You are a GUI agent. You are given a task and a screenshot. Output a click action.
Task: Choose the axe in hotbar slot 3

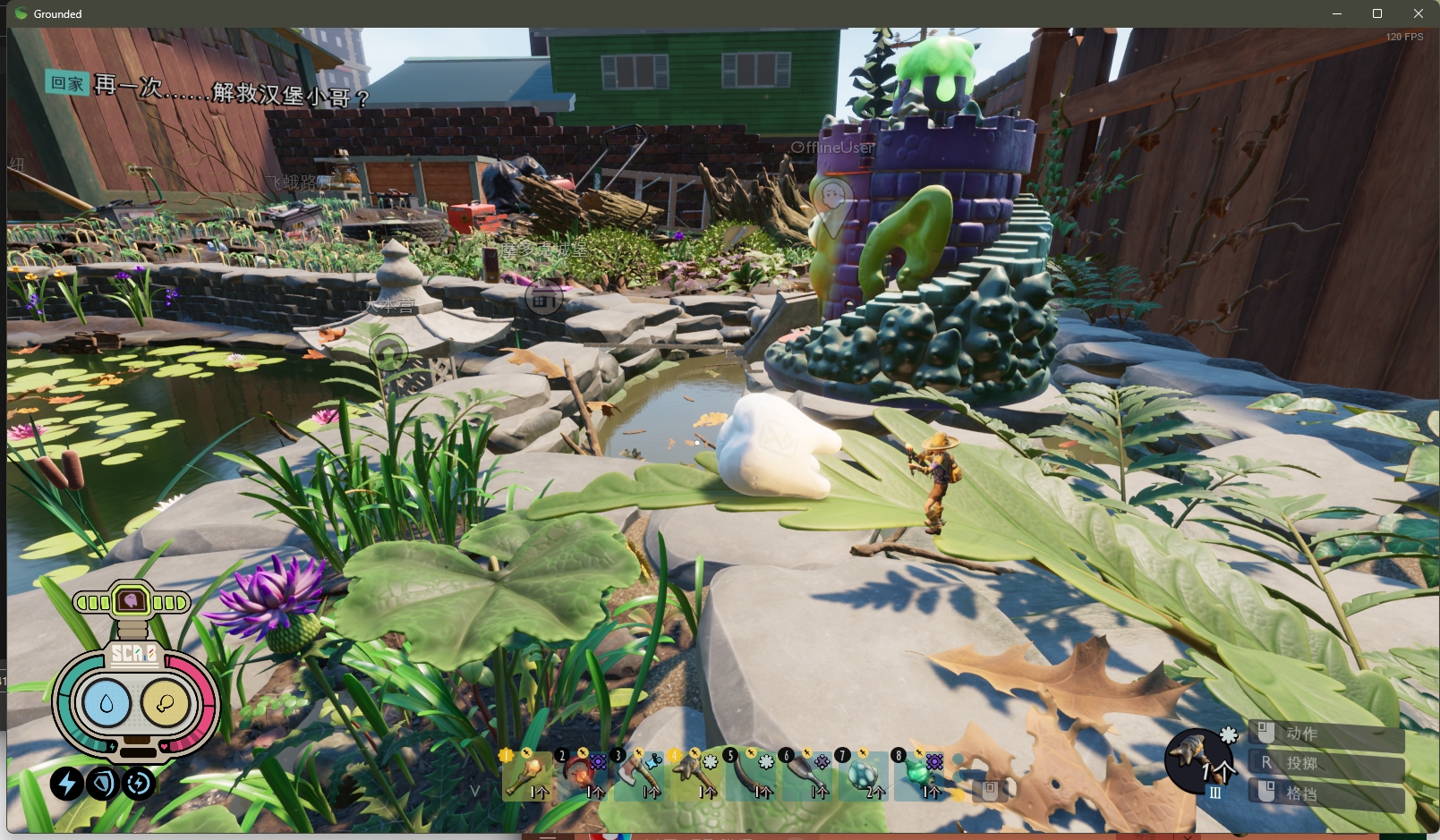pos(639,776)
